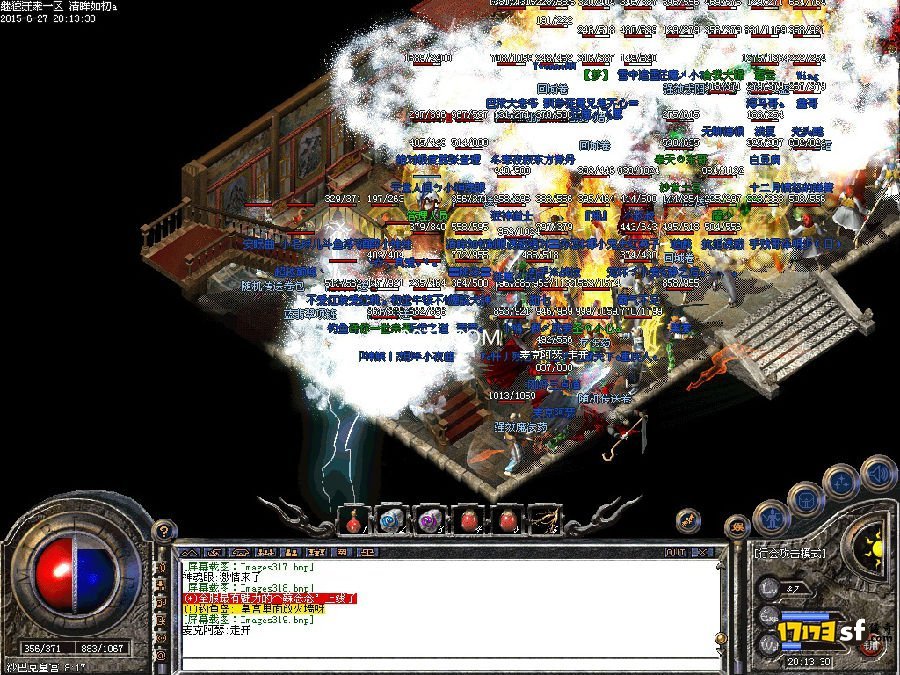Viewport: 900px width, 675px height.
Task: Click the chat scrollbar up arrow
Action: point(719,565)
